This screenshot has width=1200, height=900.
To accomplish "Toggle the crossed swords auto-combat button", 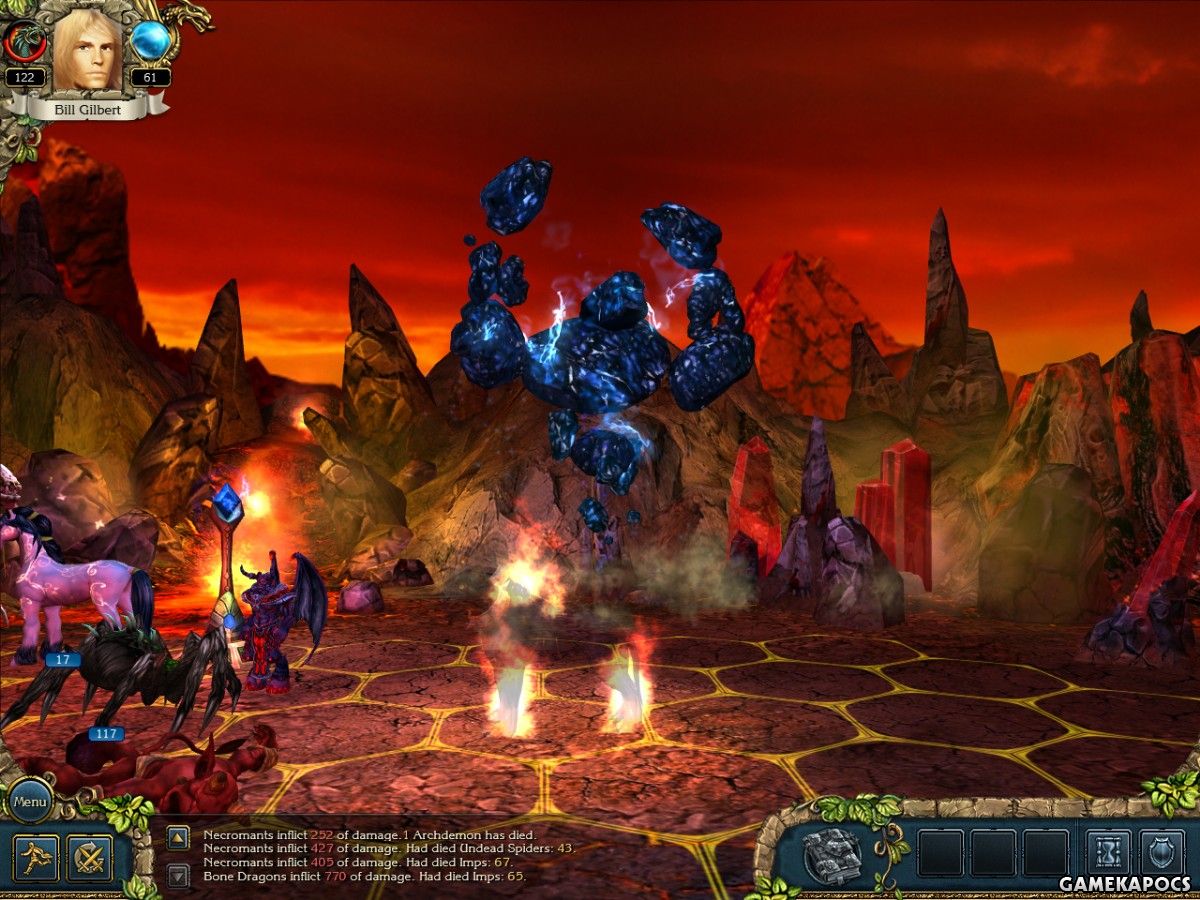I will pyautogui.click(x=89, y=858).
